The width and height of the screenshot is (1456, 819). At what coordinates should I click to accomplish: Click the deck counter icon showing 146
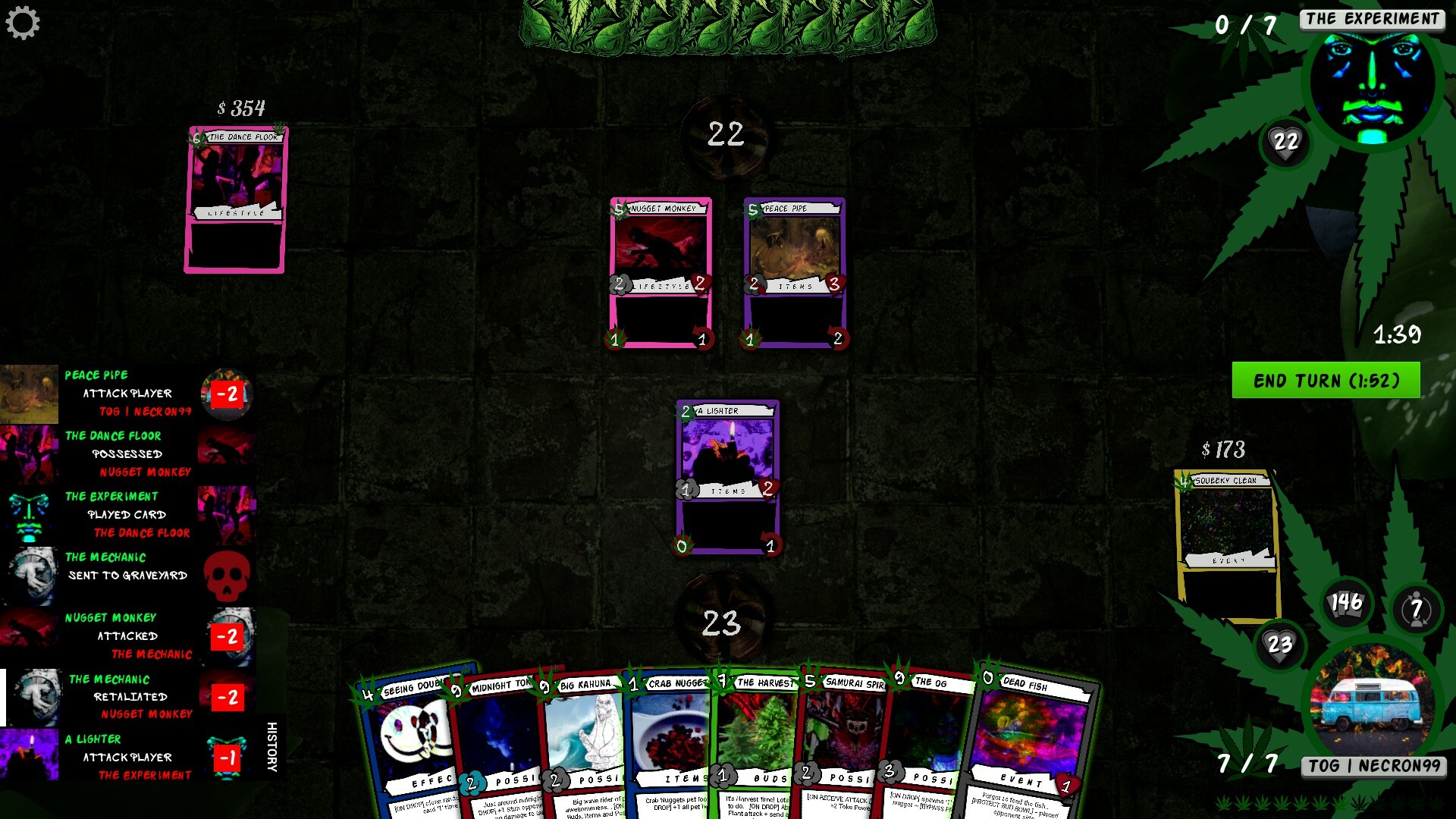1345,601
